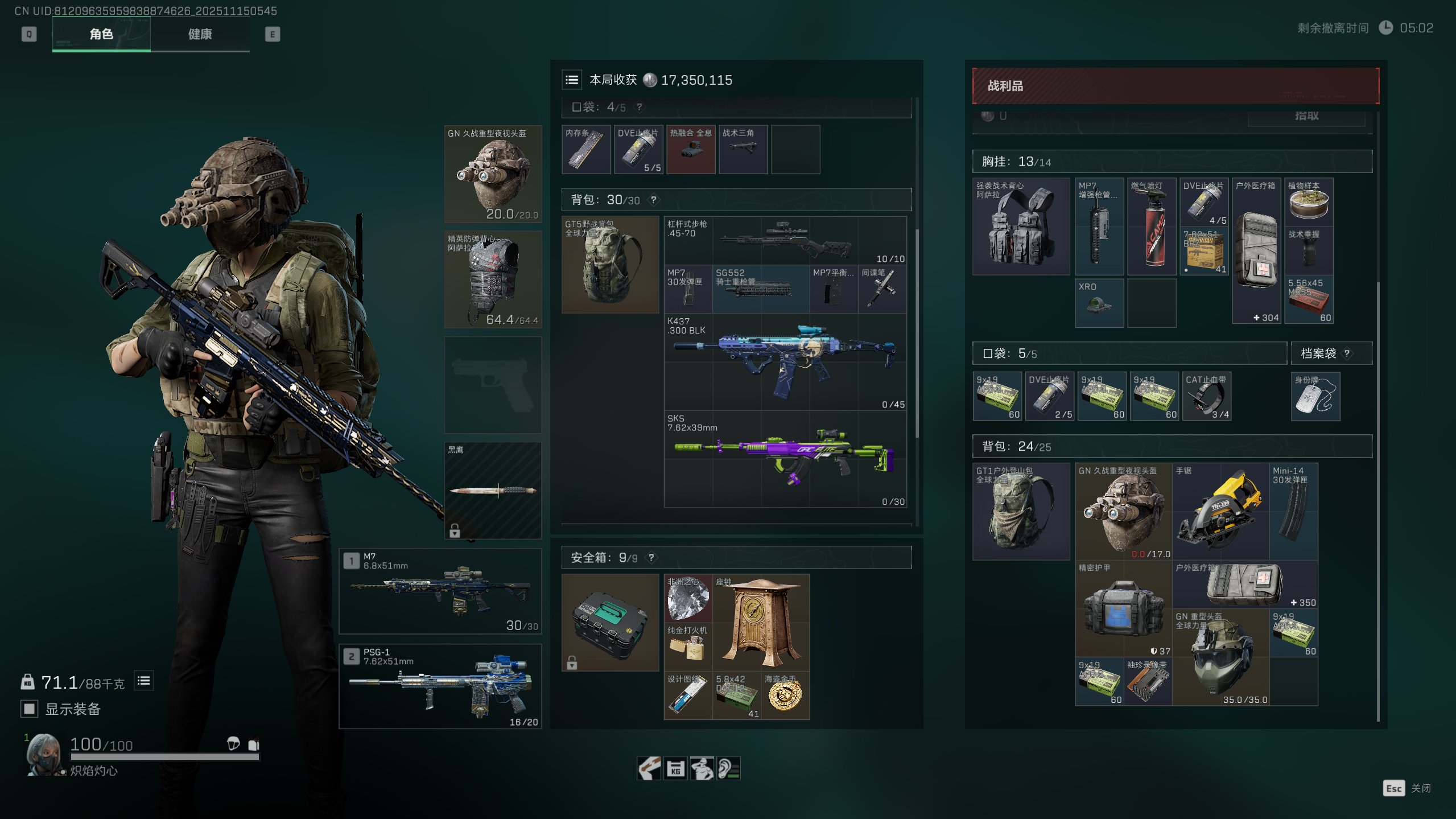Click the 身份牌 dog tag item

[x=1315, y=396]
